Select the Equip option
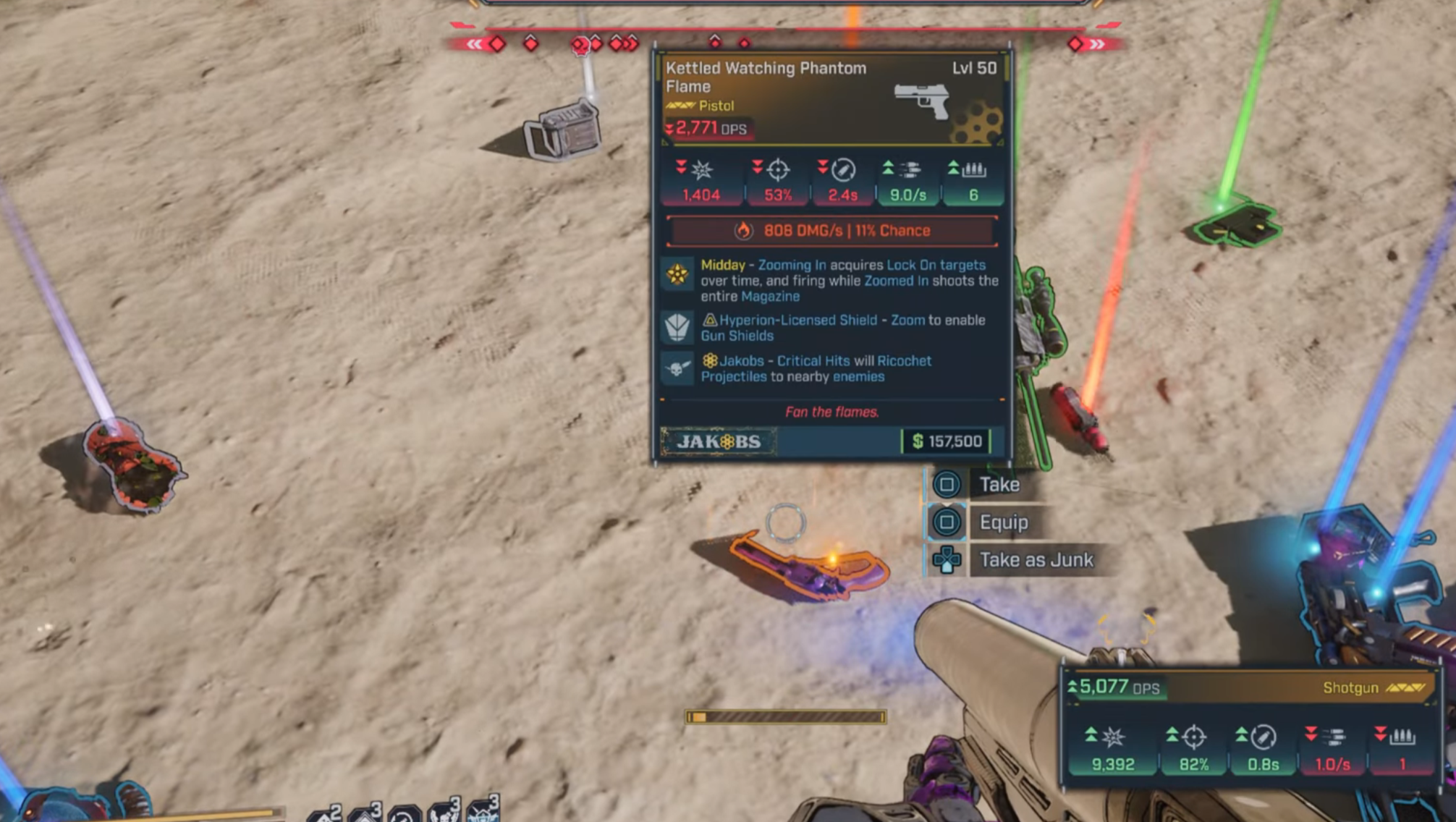This screenshot has width=1456, height=822. pyautogui.click(x=1003, y=522)
